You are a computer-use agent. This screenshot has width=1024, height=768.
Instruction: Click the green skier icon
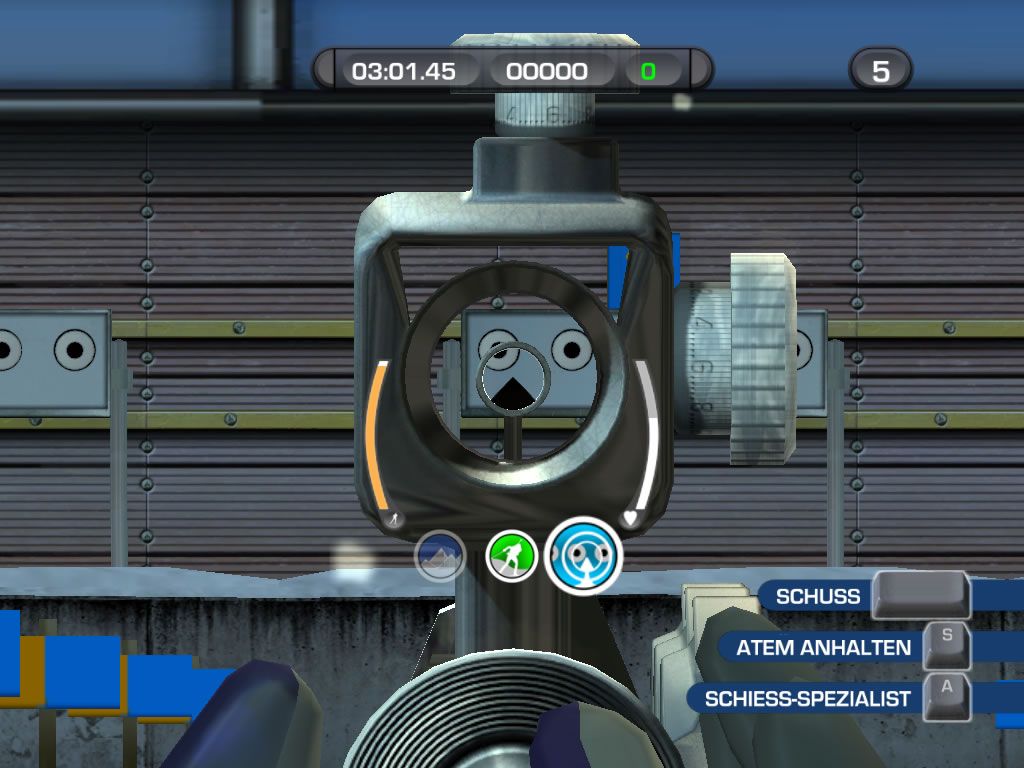click(511, 556)
